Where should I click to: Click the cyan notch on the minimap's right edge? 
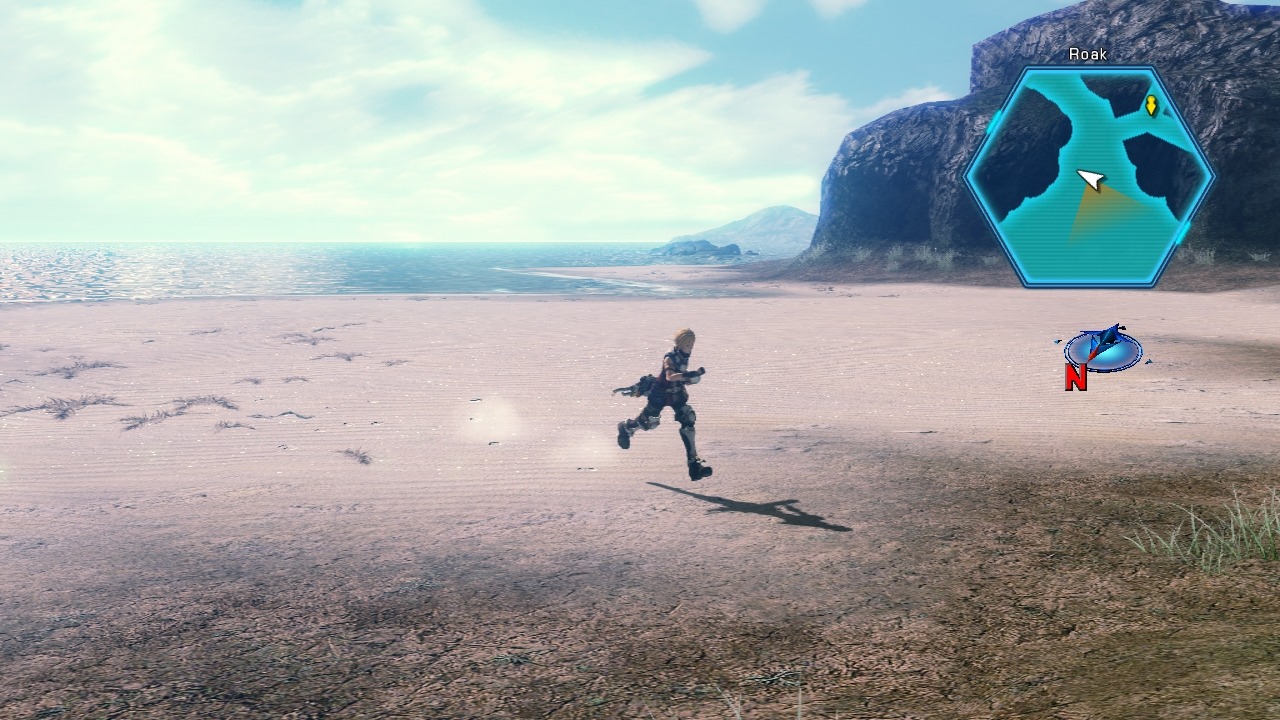click(x=1182, y=233)
